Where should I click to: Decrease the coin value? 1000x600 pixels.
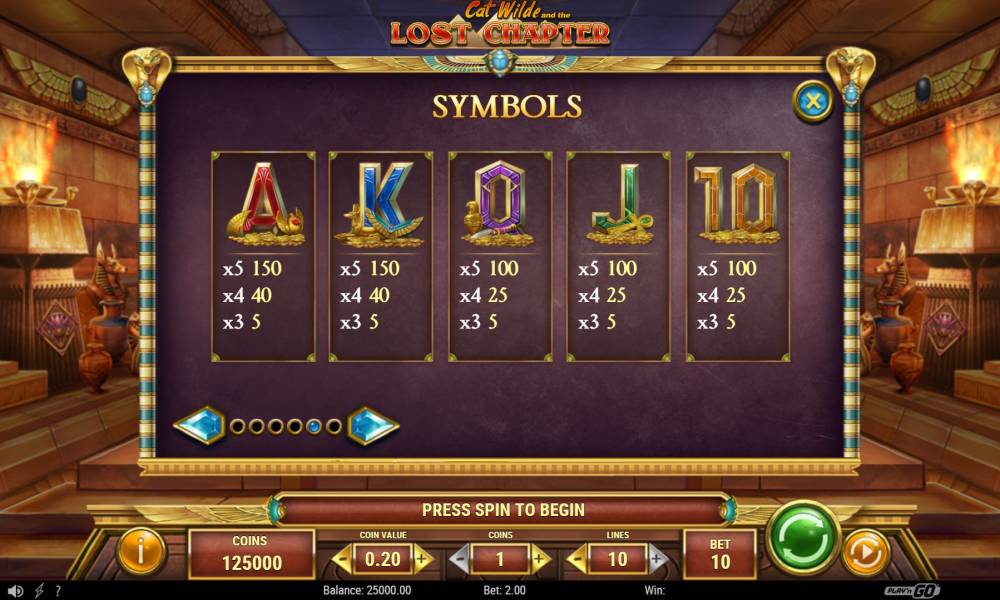[x=343, y=559]
